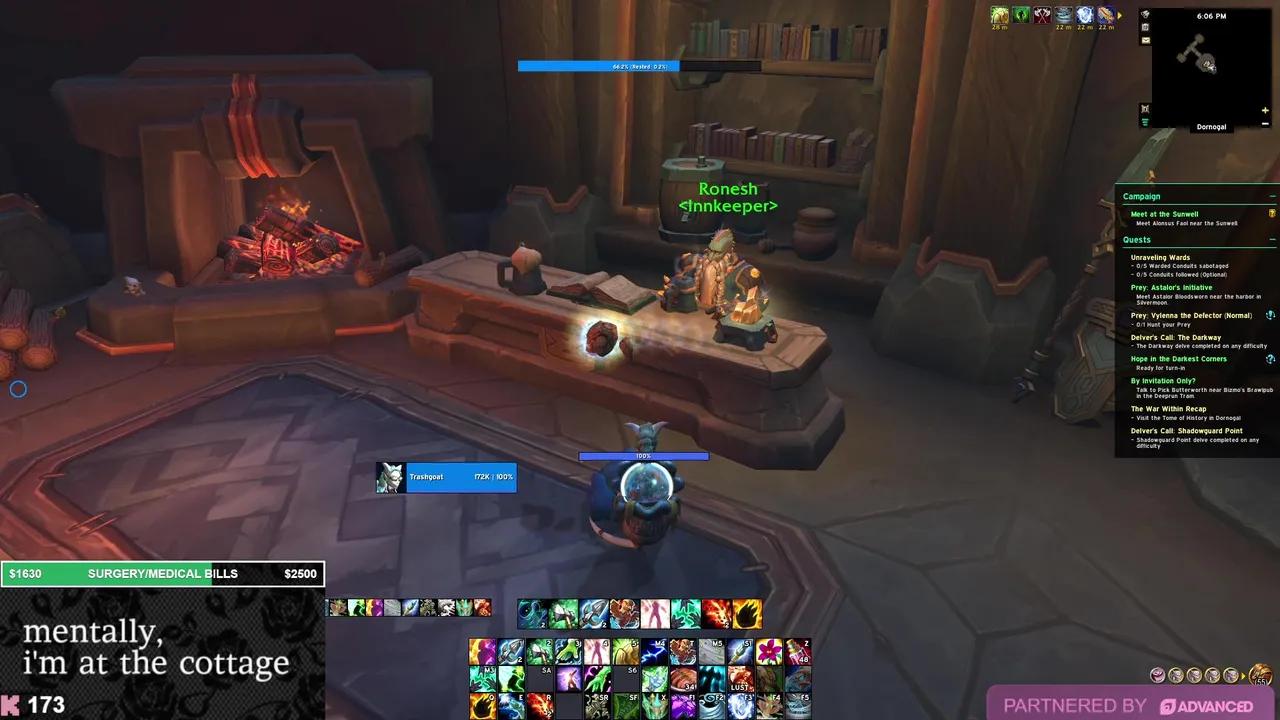Screen dimensions: 1280x720
Task: Click the quest item button beside 'Meet at the Sunwell'
Action: 1271,213
